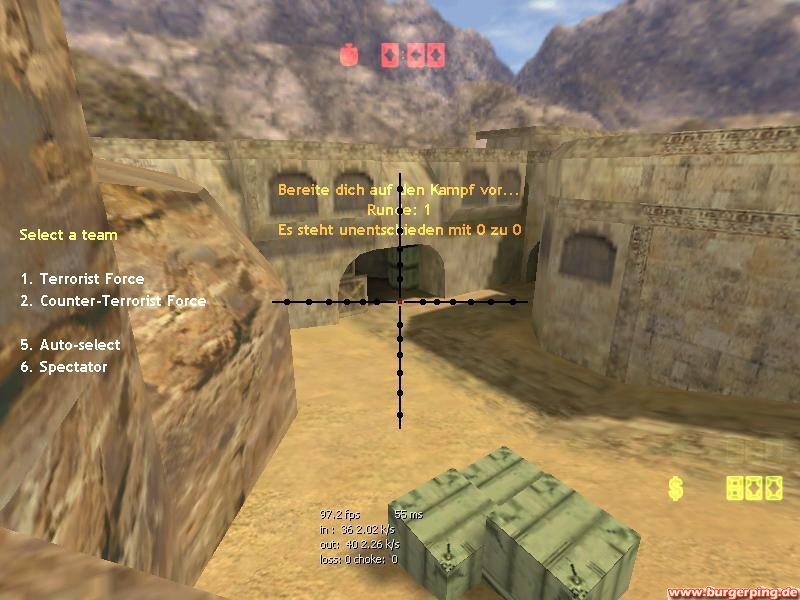Pick Auto-select from the team menu

coord(70,345)
